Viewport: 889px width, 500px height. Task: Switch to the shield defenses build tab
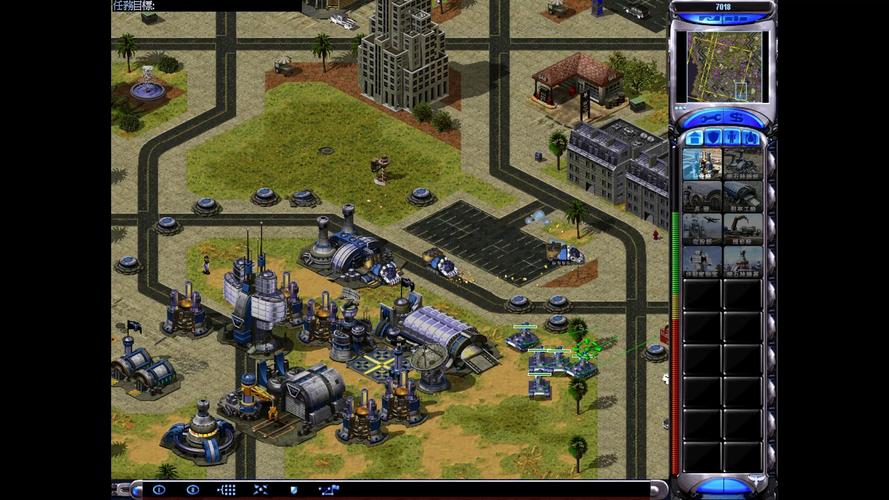(713, 137)
